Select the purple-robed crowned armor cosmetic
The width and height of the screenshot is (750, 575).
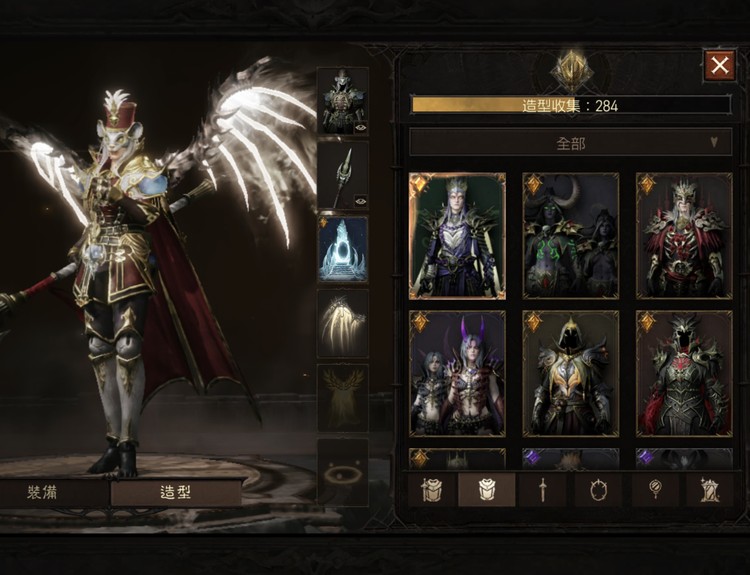tap(457, 236)
